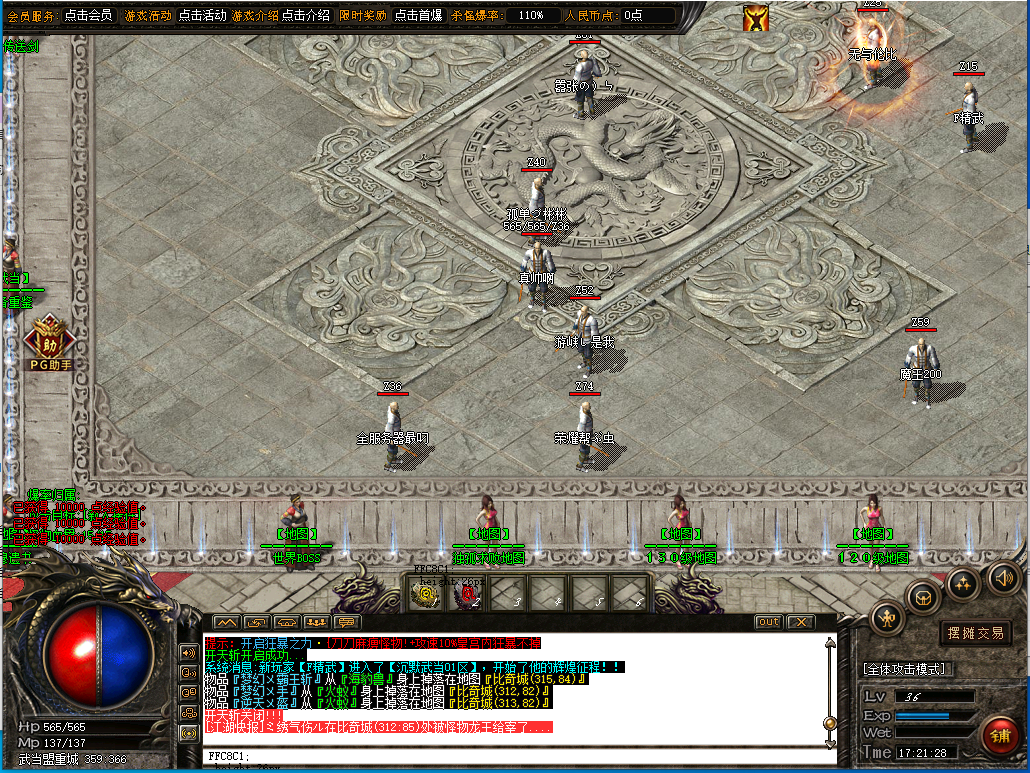
Task: Open game events via 点击活动
Action: point(203,15)
